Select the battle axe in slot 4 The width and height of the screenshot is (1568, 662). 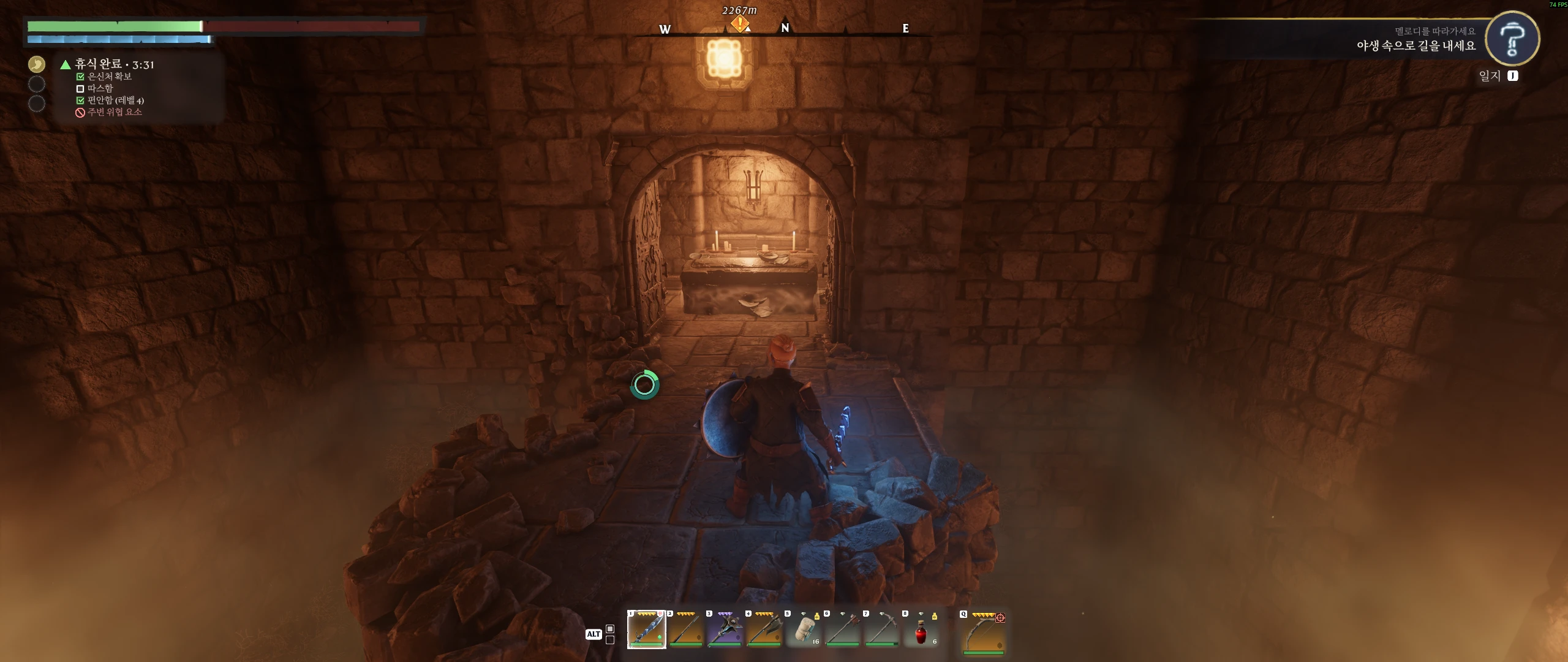point(764,630)
